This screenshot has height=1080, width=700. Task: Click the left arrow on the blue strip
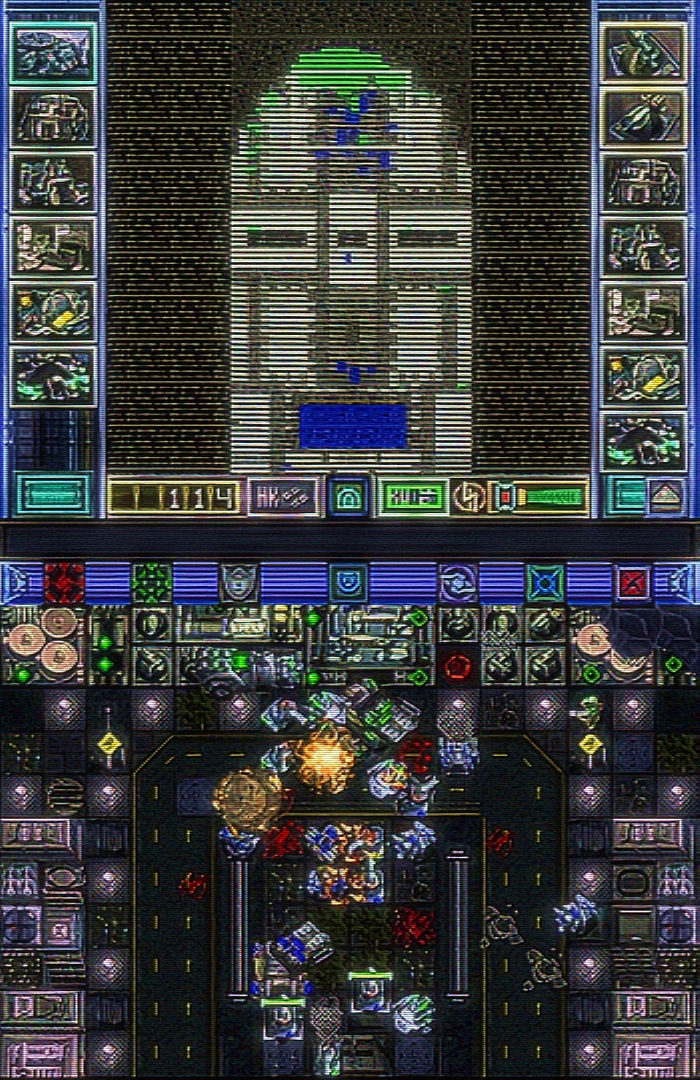pos(14,582)
